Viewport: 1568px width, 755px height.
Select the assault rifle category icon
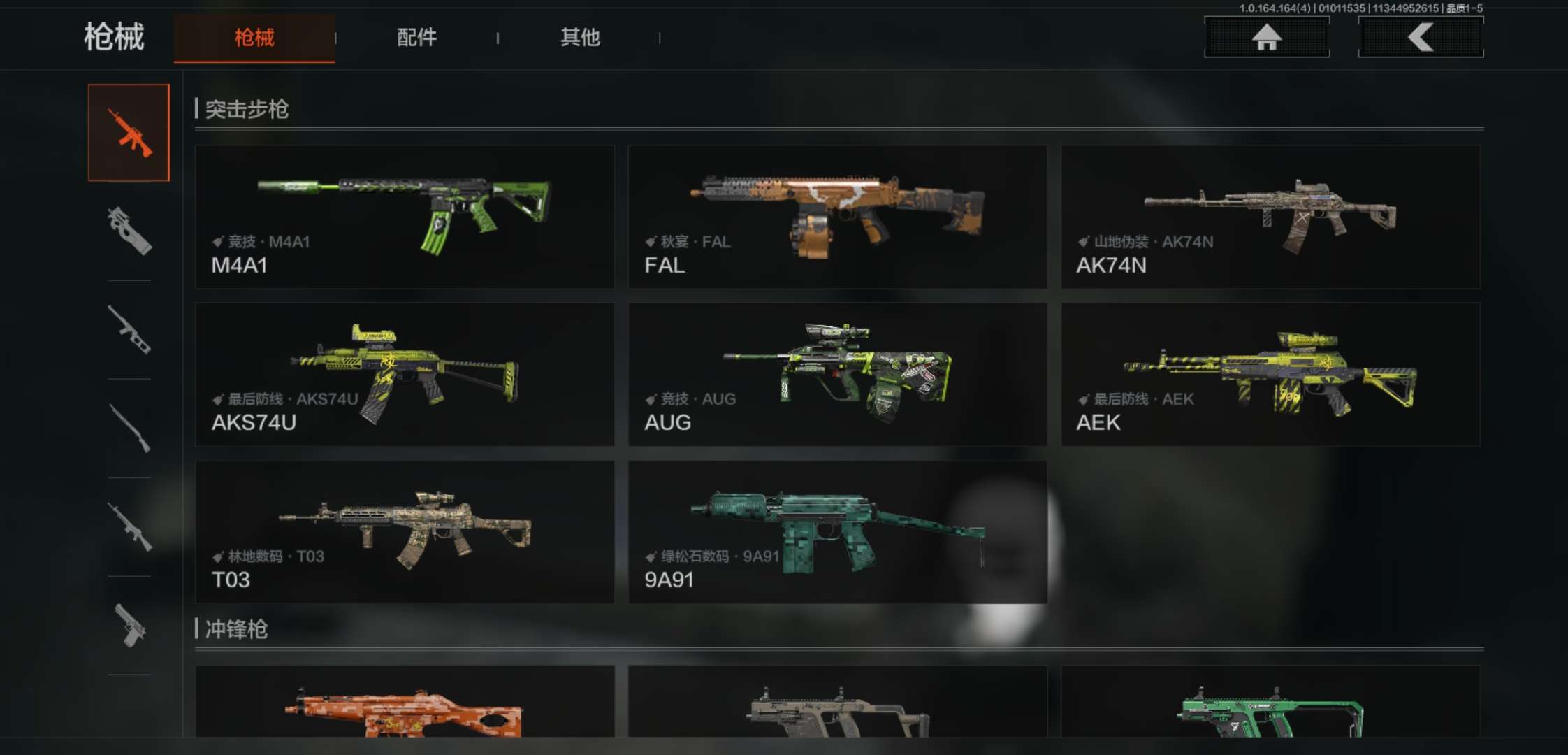[x=129, y=133]
